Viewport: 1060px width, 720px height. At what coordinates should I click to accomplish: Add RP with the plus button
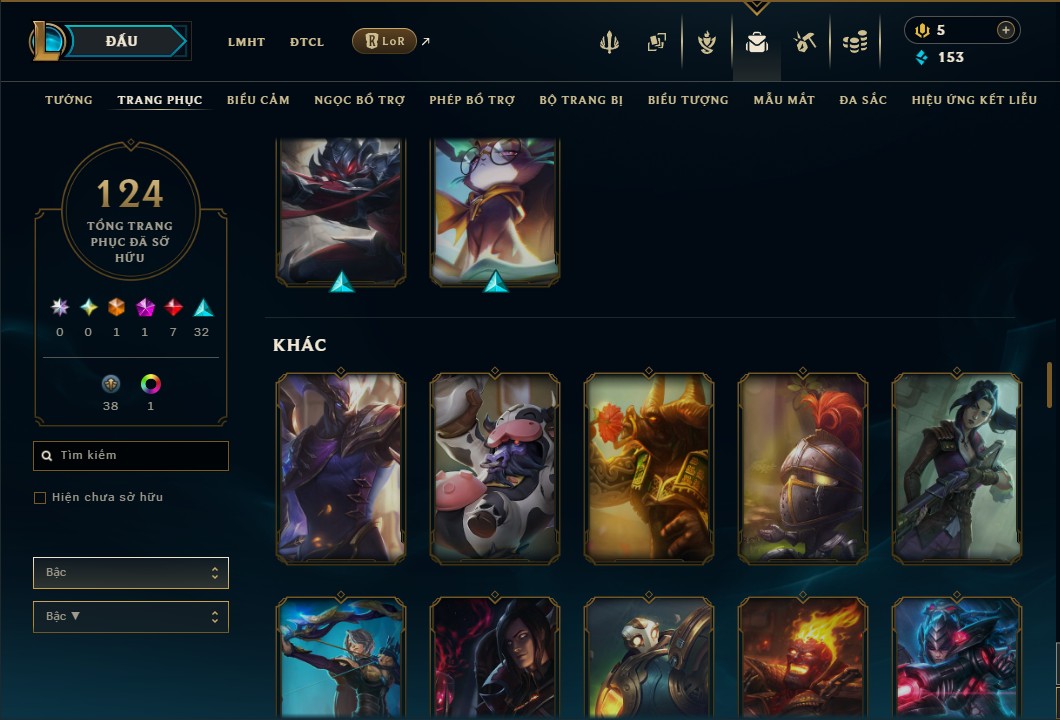tap(1005, 30)
